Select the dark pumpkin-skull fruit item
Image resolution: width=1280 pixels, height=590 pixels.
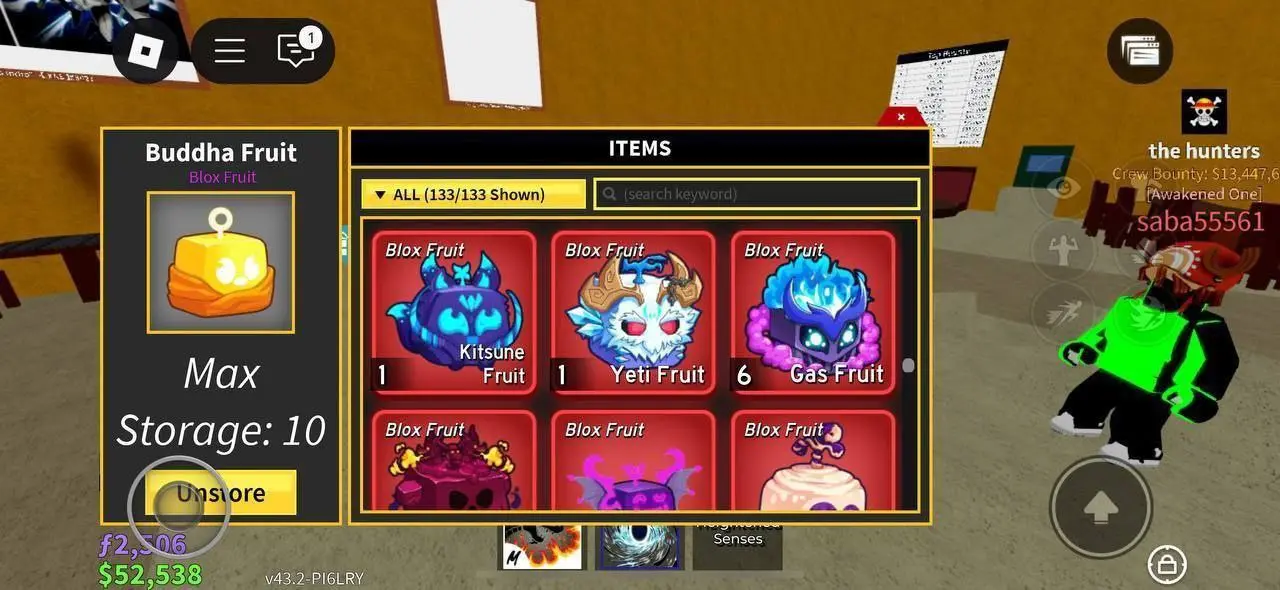tap(453, 462)
